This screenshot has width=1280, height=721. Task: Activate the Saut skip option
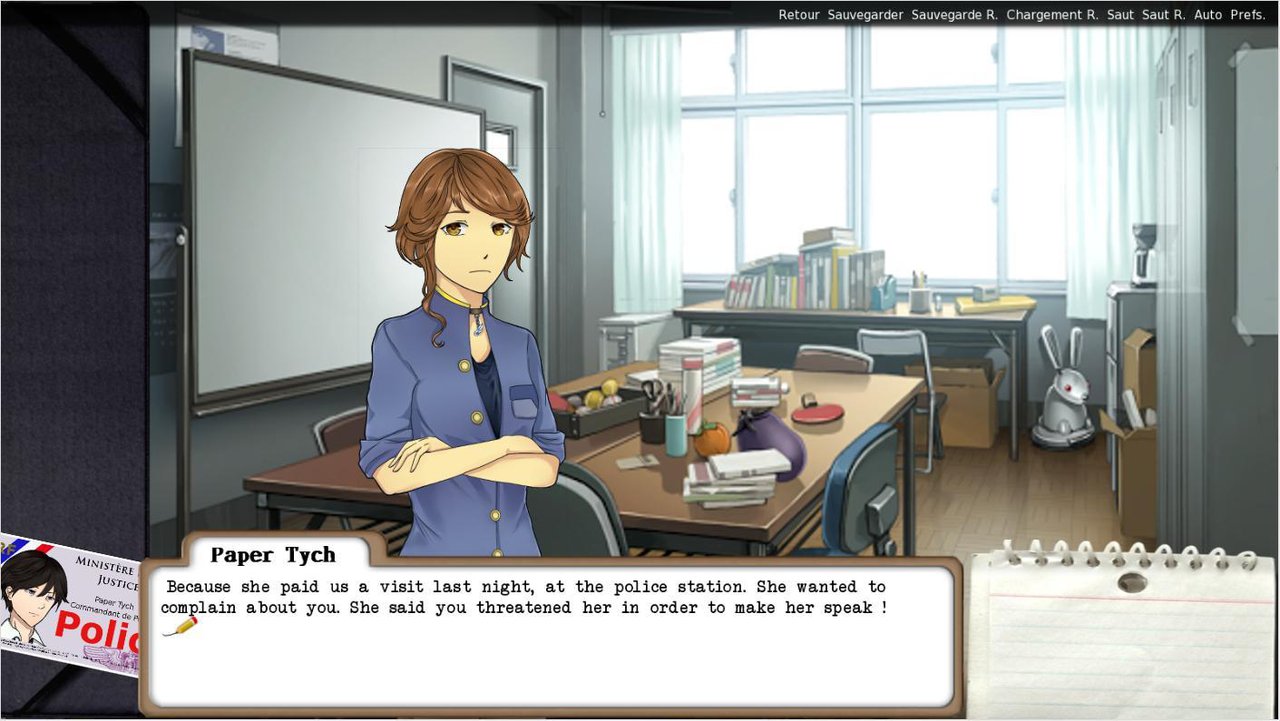[x=1121, y=15]
